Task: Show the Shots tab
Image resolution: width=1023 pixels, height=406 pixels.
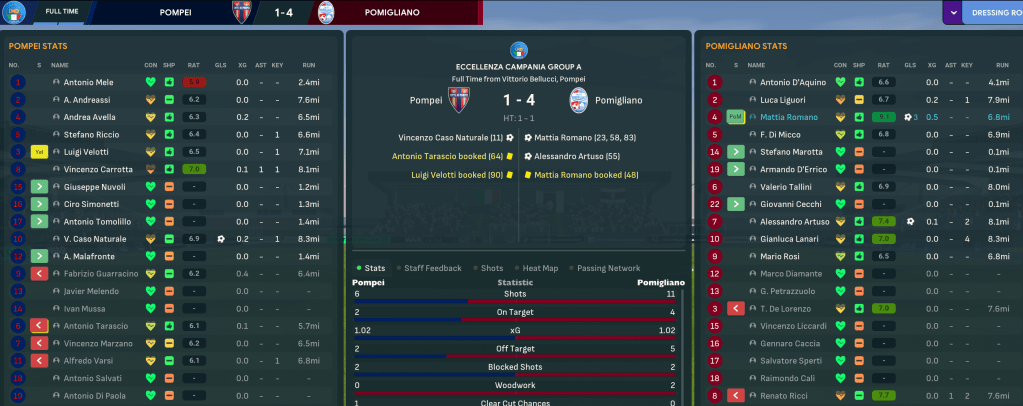Action: [x=492, y=268]
